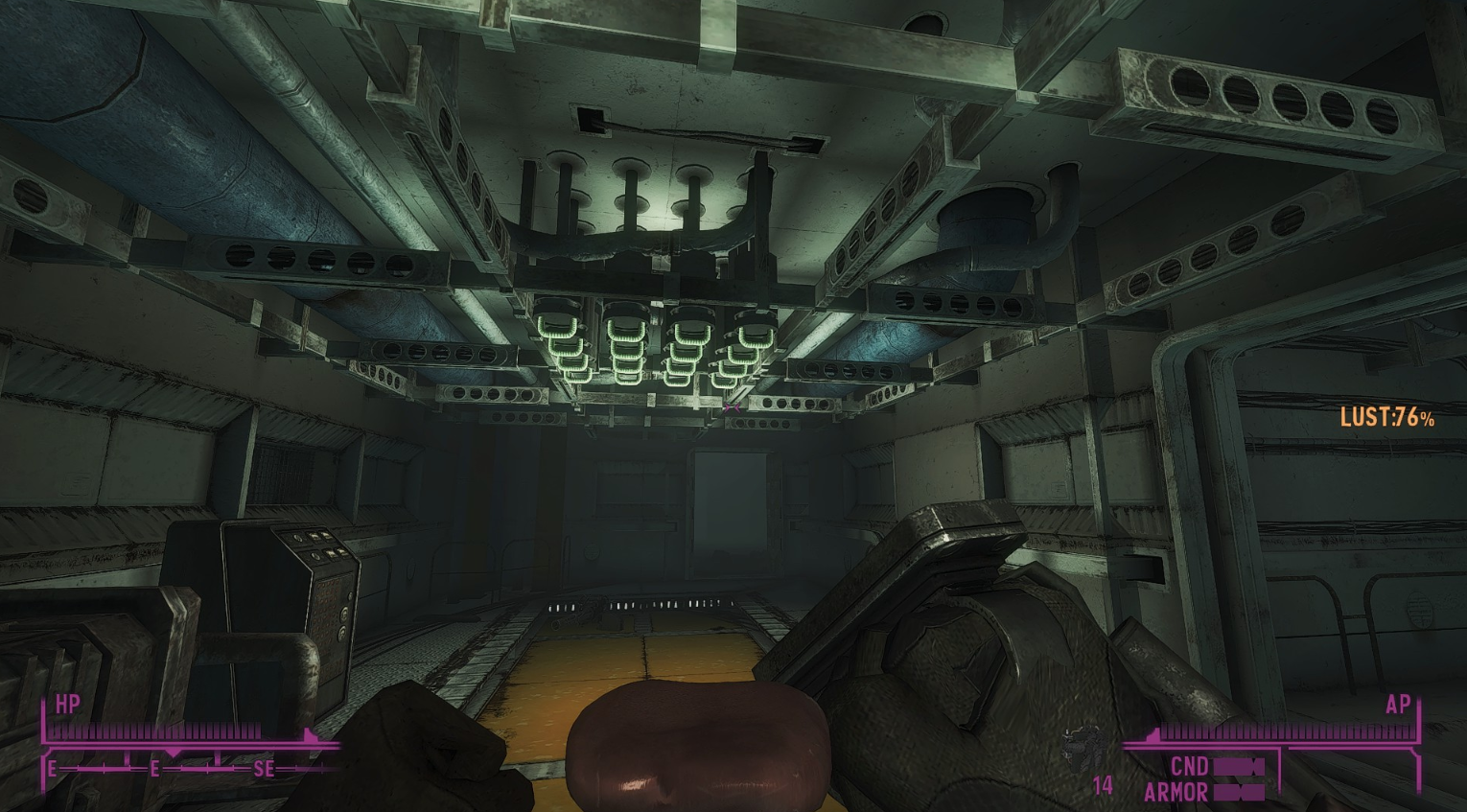Click the crosshair at screen center
Screen dimensions: 1467x812
[x=733, y=406]
